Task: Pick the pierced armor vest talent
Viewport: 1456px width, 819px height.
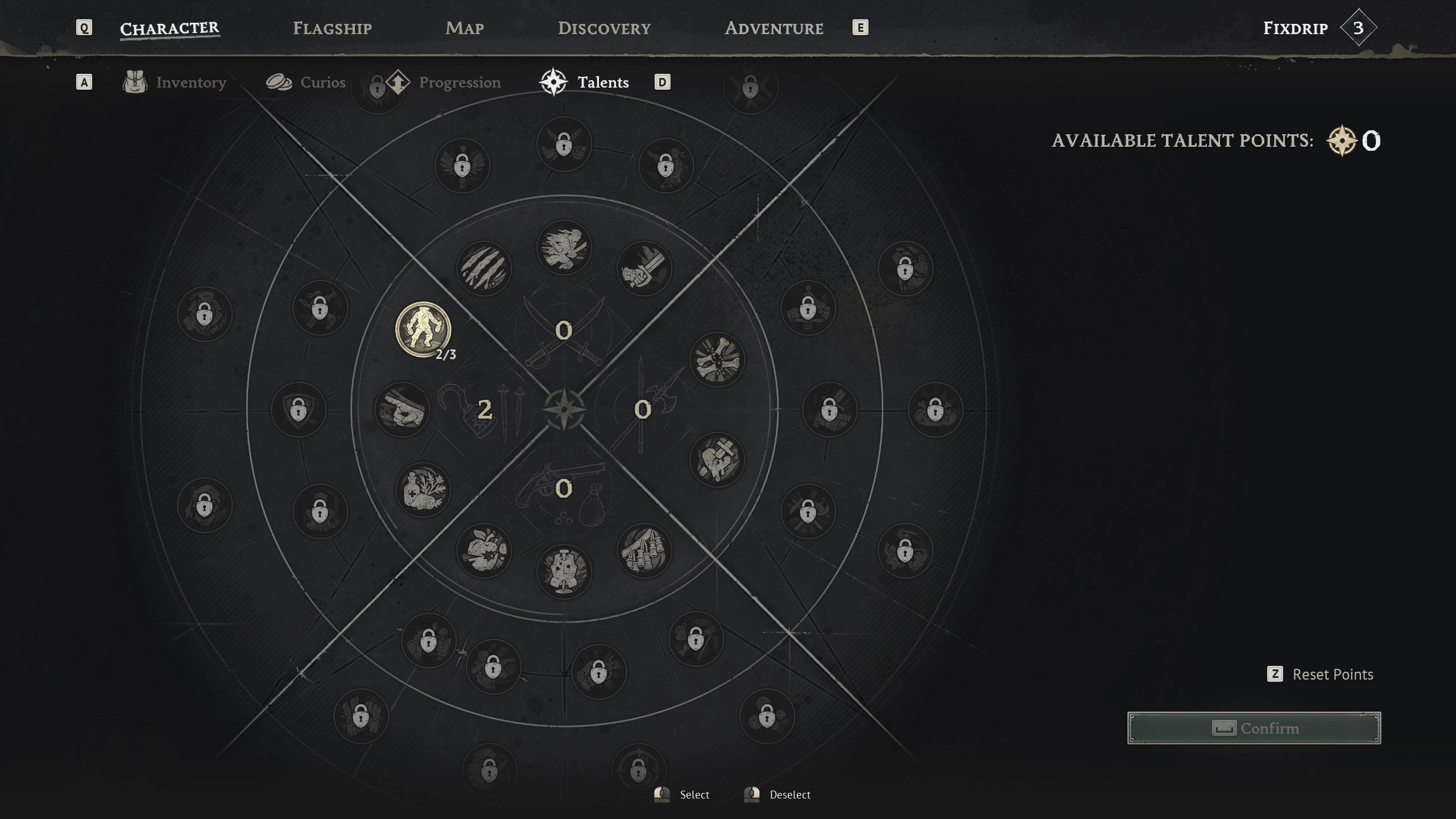Action: [564, 571]
